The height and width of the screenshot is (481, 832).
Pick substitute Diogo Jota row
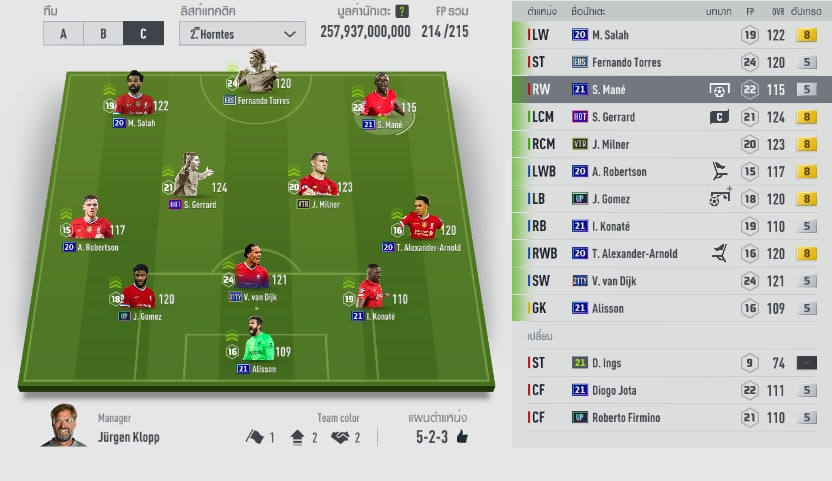670,390
